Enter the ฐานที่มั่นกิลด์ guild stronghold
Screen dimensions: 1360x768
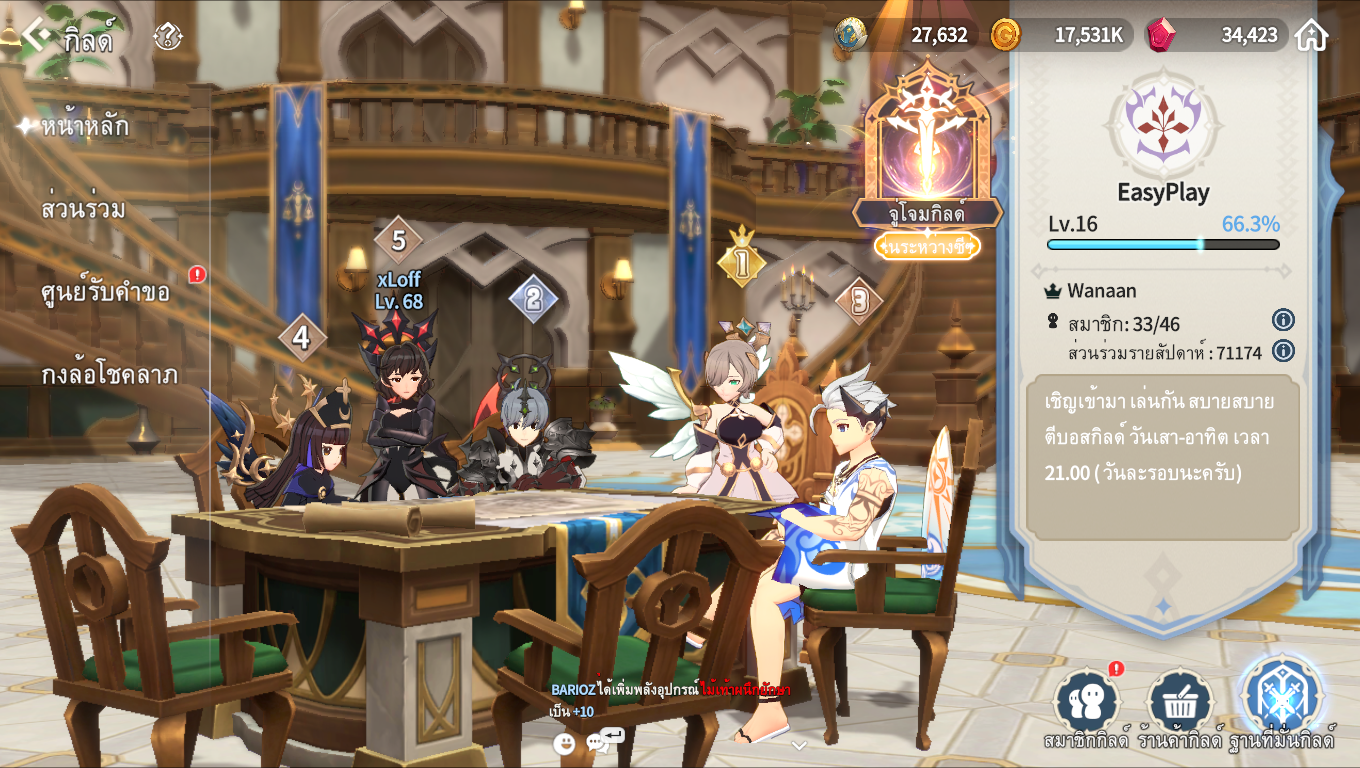[1283, 700]
